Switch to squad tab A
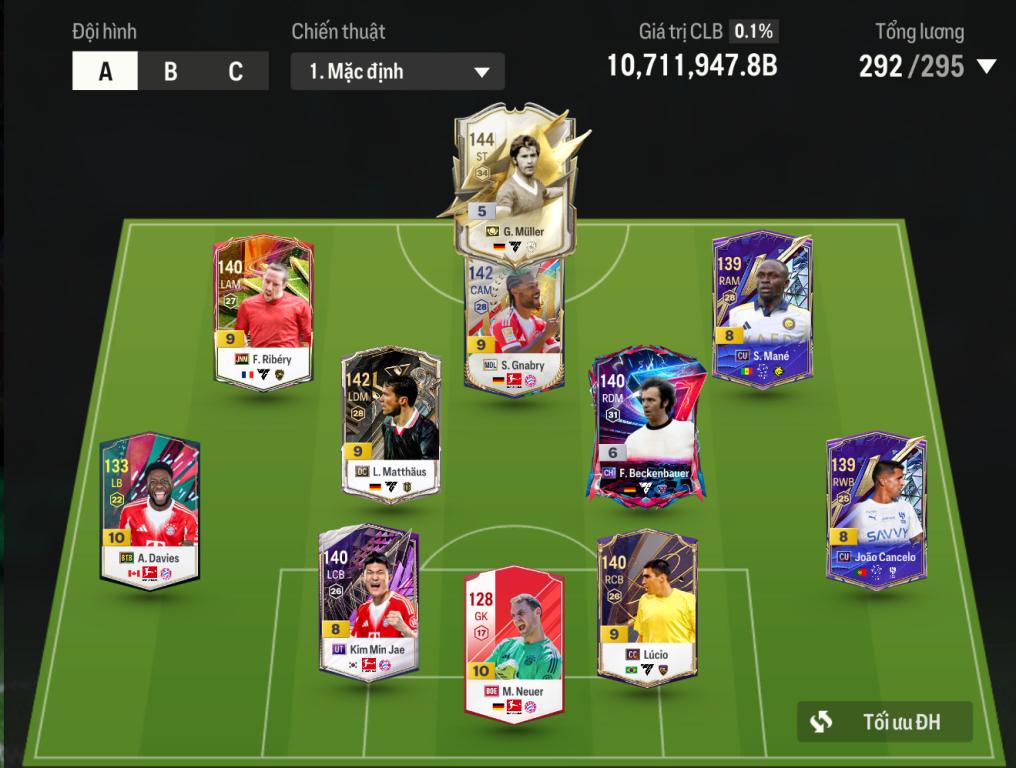Viewport: 1016px width, 768px height. (x=105, y=71)
